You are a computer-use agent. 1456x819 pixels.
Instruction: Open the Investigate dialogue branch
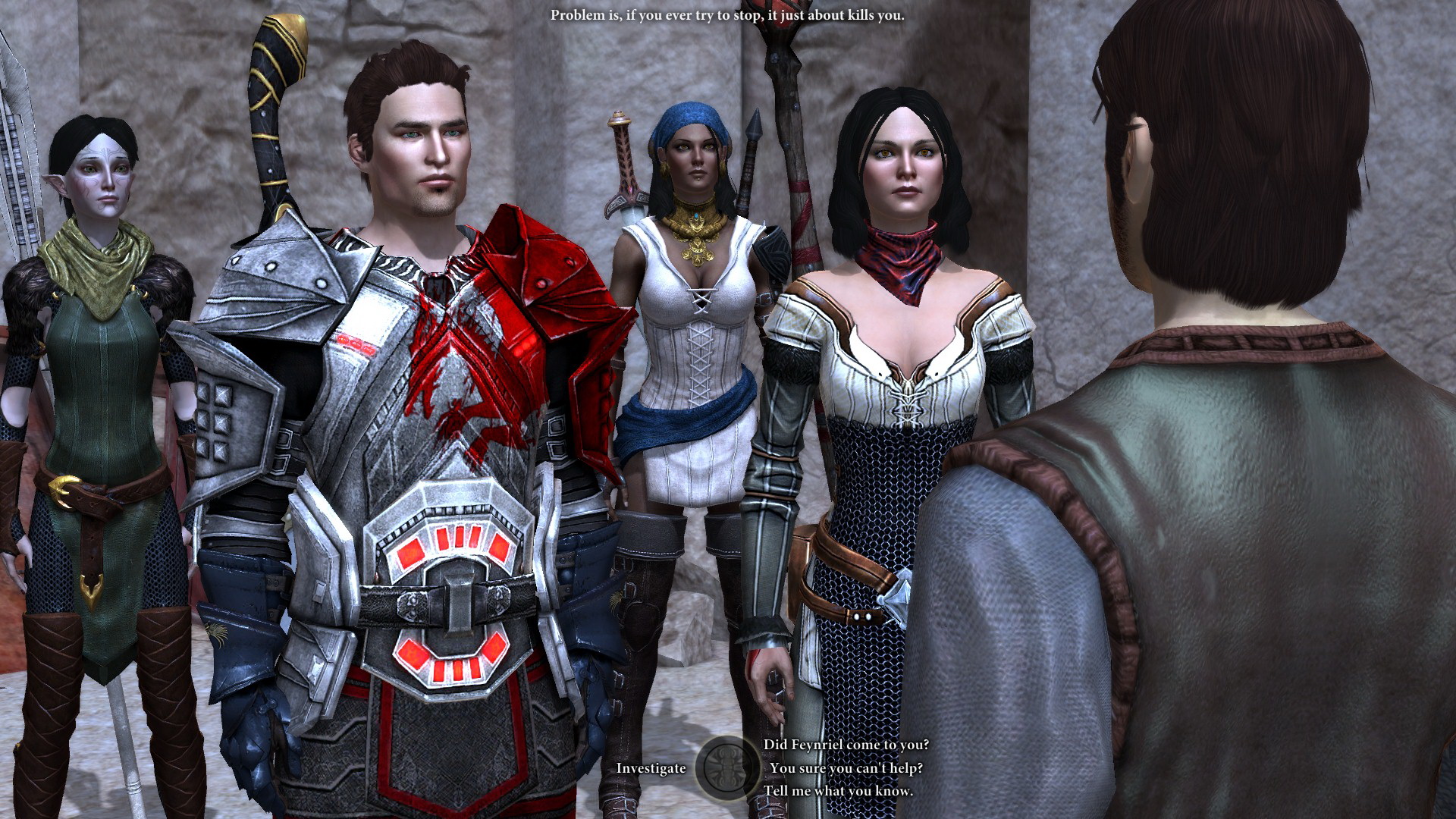coord(651,768)
